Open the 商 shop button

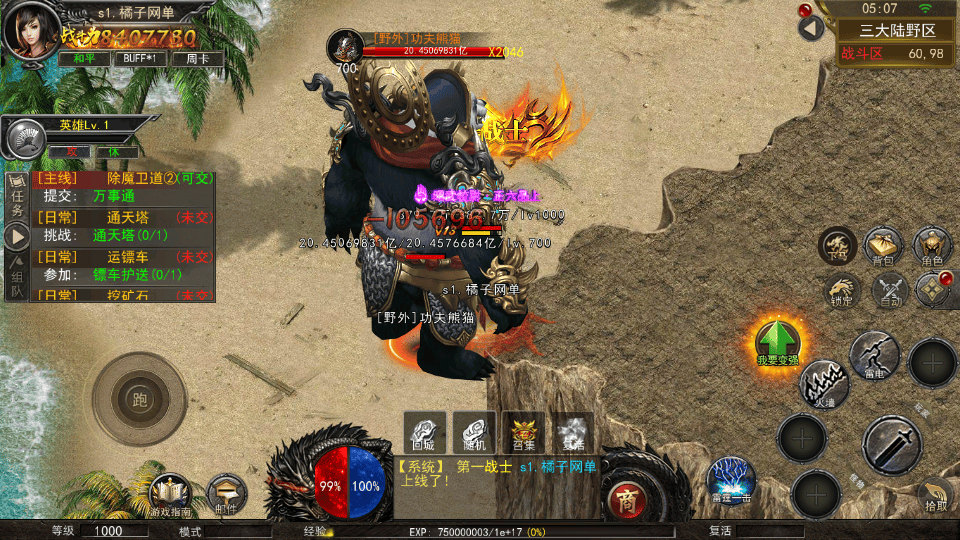(627, 498)
